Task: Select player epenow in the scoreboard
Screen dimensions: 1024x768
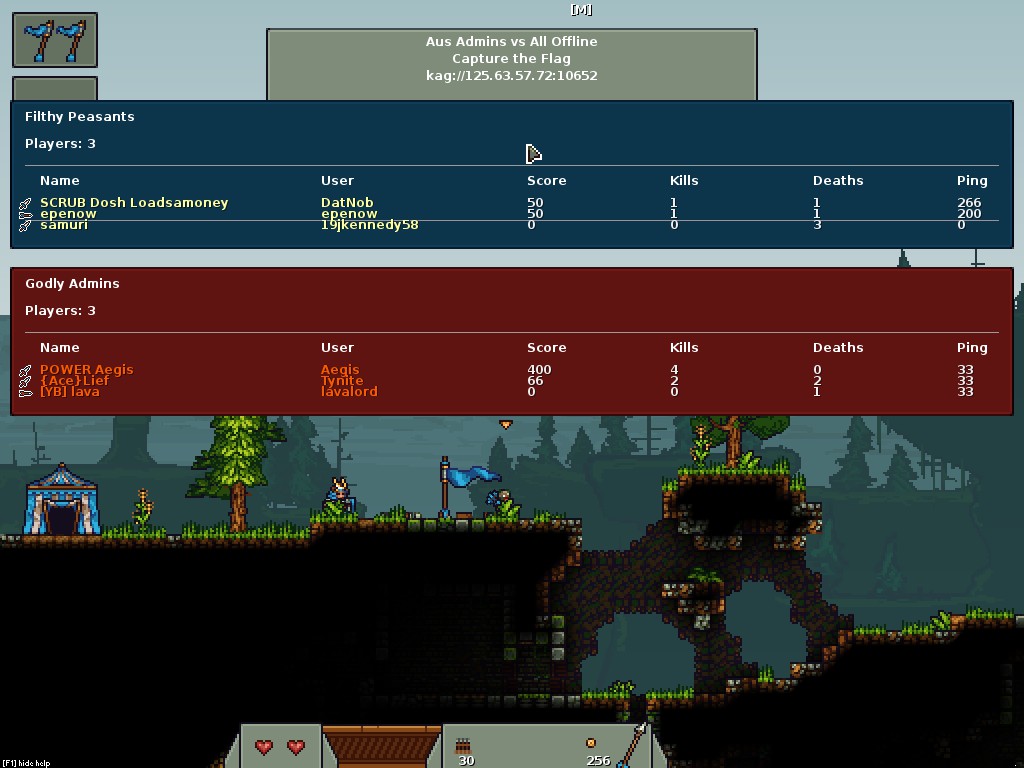Action: pos(68,214)
